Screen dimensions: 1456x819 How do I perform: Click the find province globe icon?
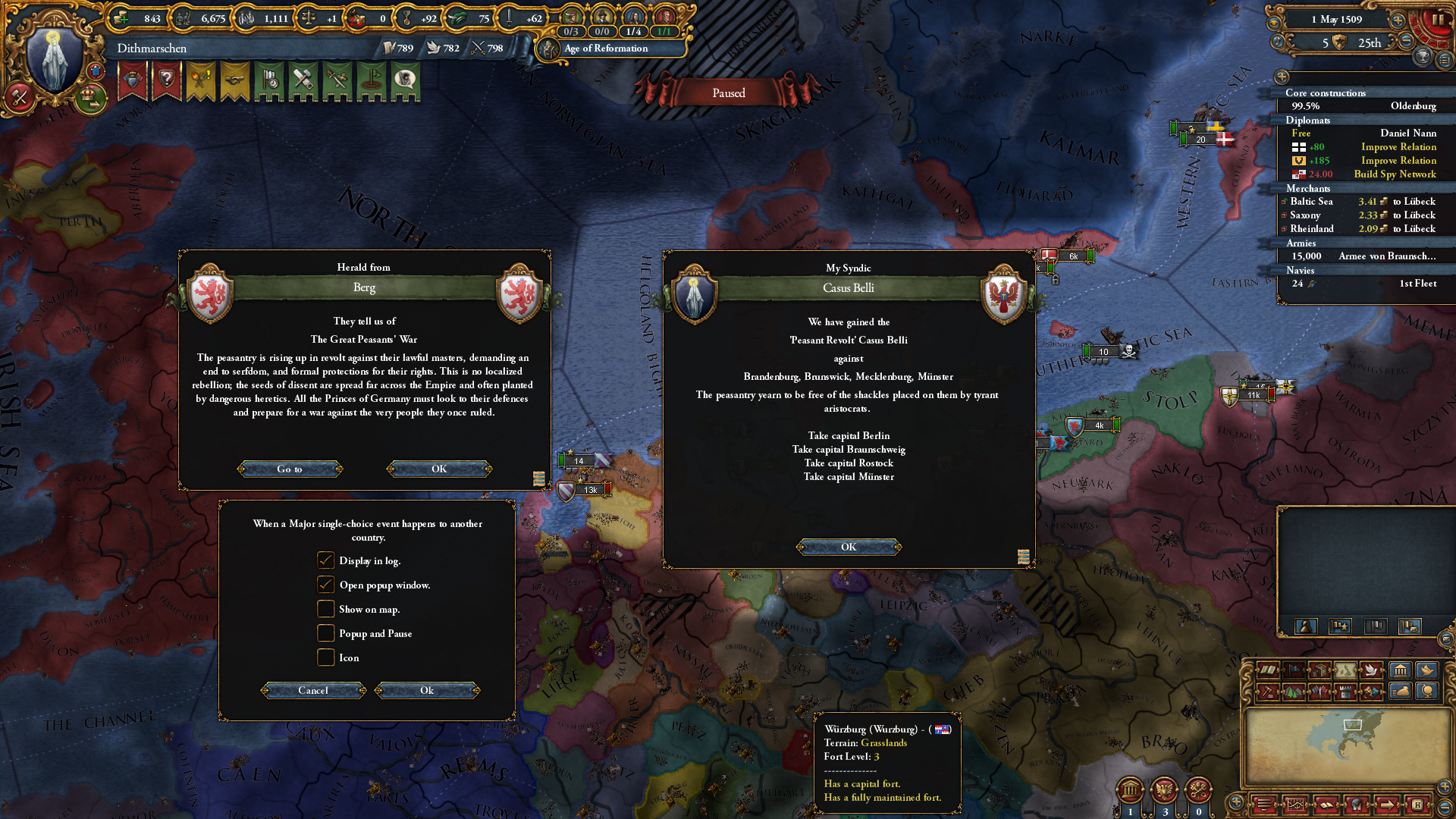tap(1355, 805)
